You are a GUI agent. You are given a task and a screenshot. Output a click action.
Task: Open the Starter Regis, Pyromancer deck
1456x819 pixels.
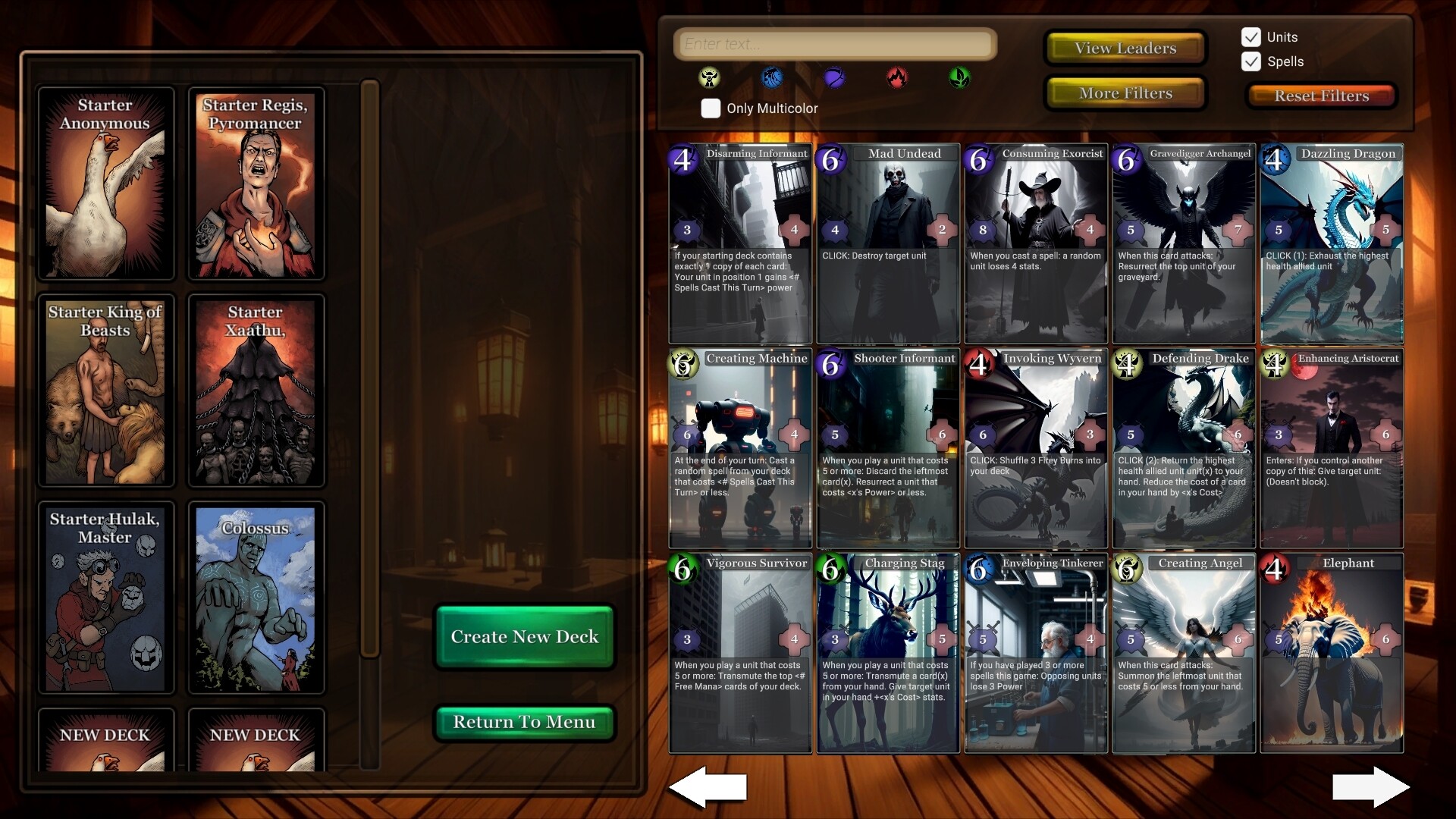(256, 183)
